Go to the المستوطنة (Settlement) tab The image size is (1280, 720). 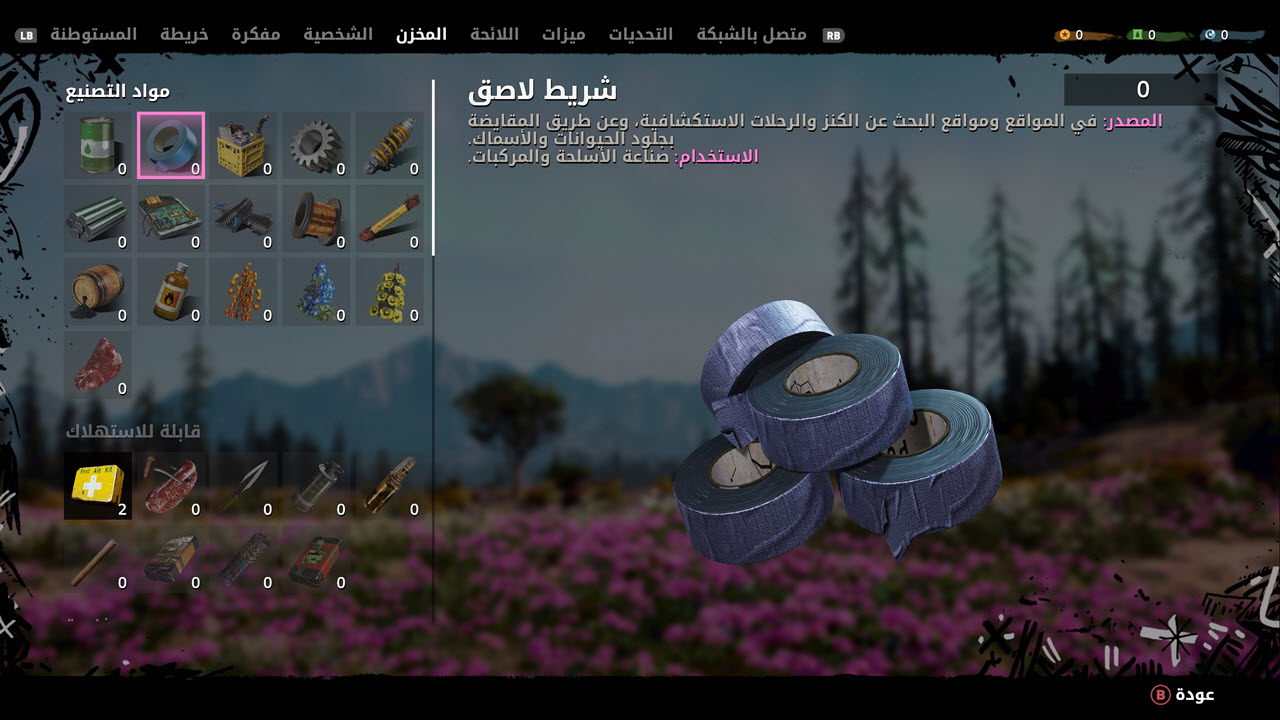93,34
